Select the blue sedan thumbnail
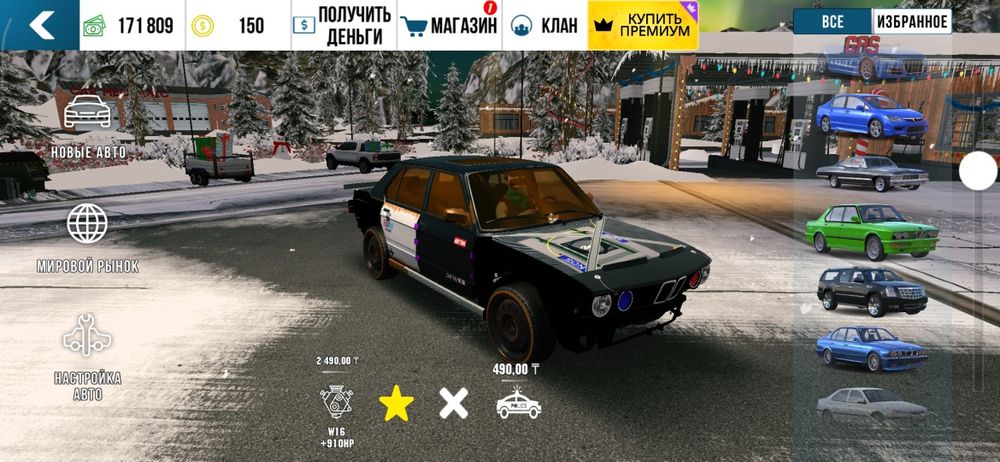This screenshot has width=1000, height=462. pyautogui.click(x=870, y=116)
